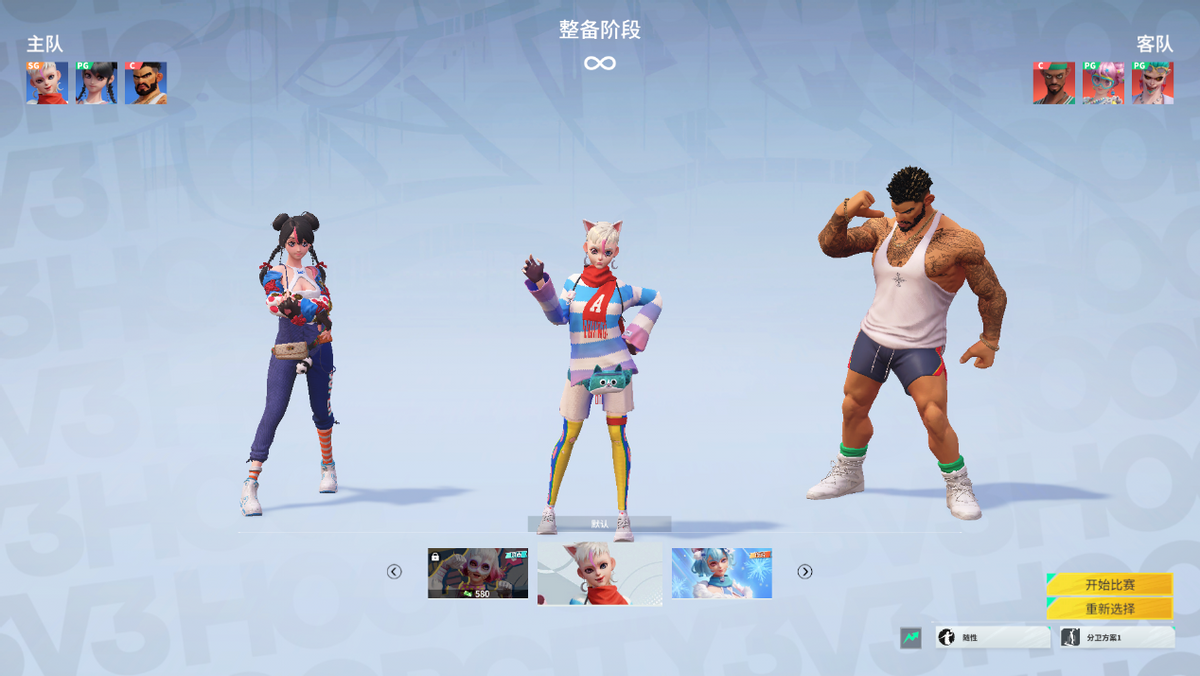Viewport: 1200px width, 676px height.
Task: Click the 重新选择 reselect button
Action: (x=1109, y=609)
